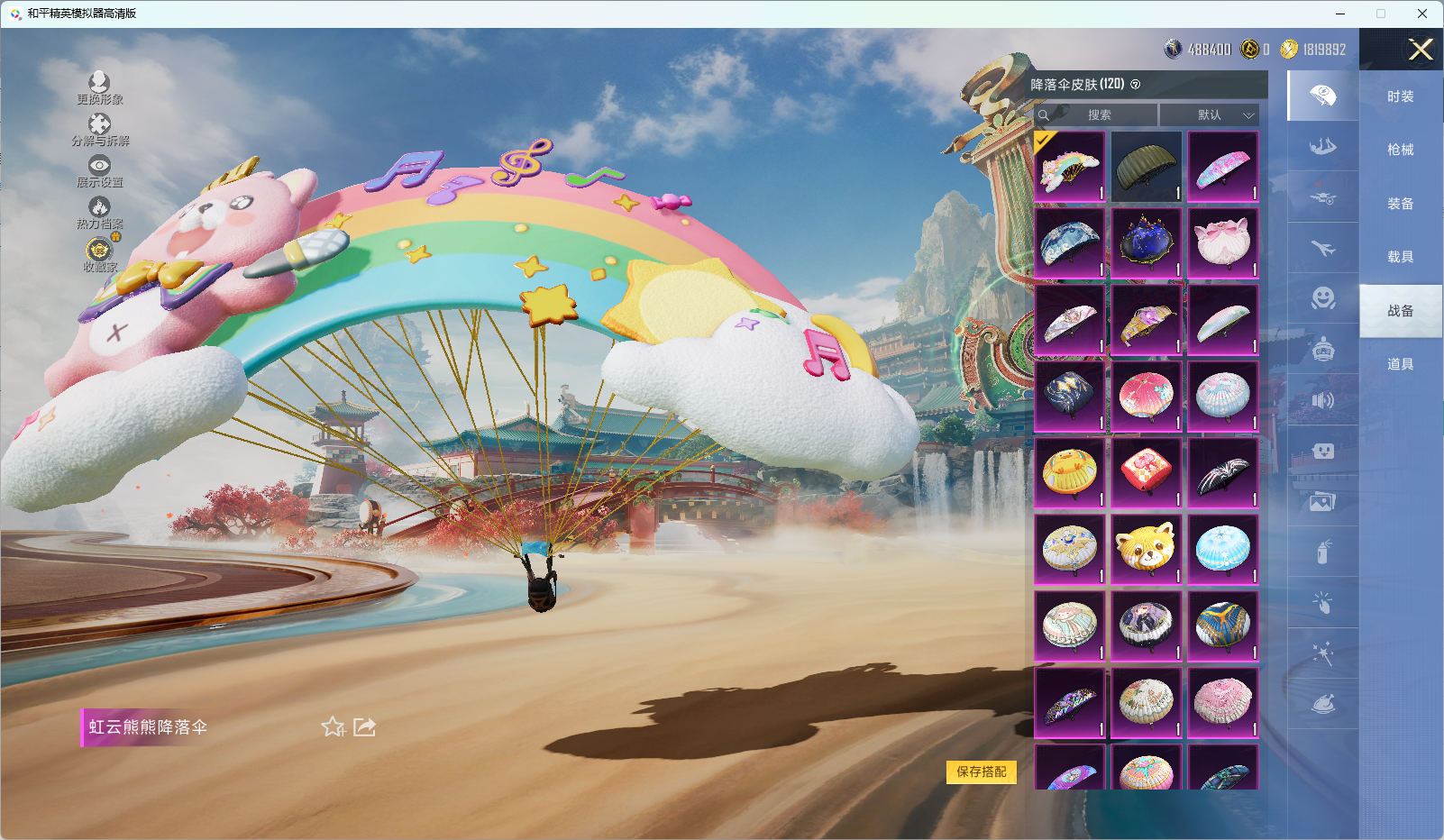Favorite the parachute with the star icon
This screenshot has height=840, width=1444.
(334, 726)
